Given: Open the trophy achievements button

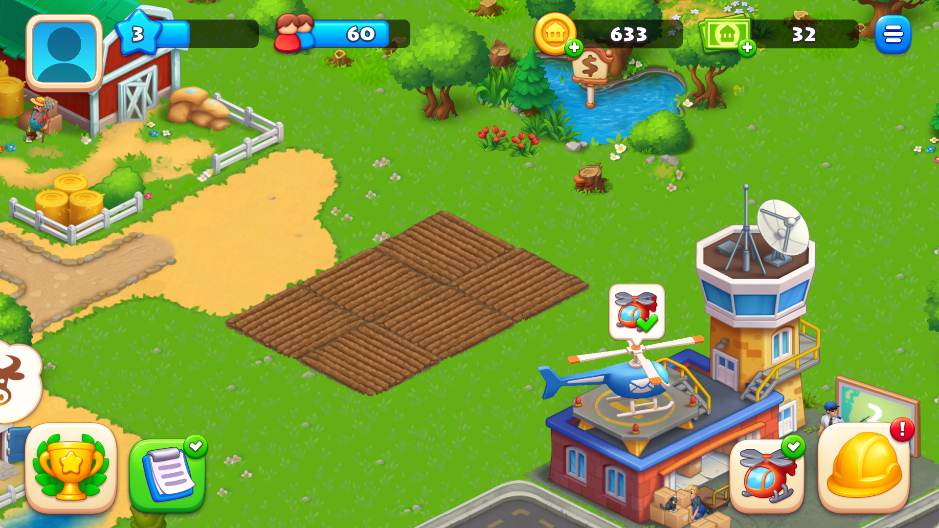Looking at the screenshot, I should point(71,468).
